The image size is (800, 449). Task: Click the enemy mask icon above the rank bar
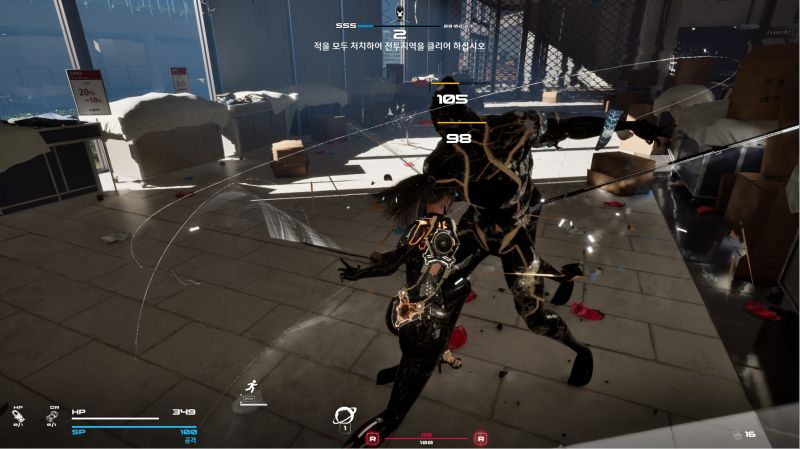(x=400, y=12)
